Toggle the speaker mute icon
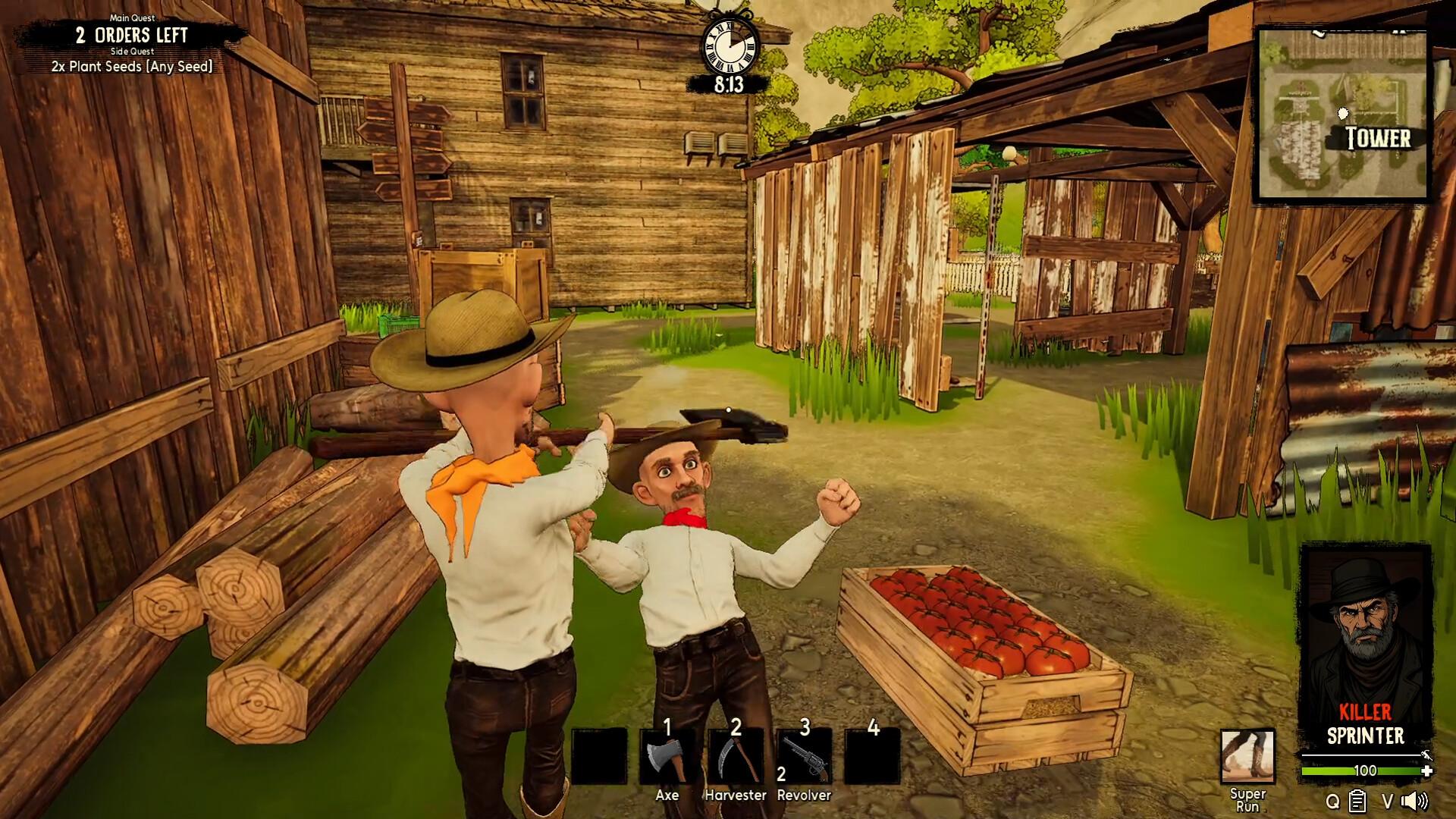 click(1414, 801)
